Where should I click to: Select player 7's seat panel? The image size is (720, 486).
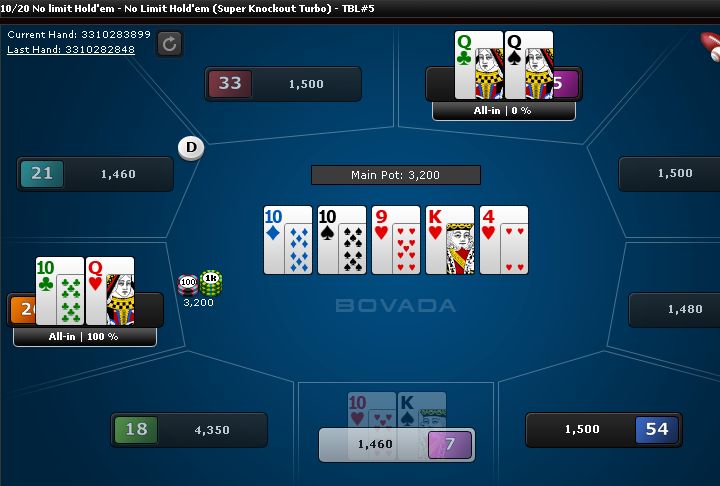pos(397,444)
